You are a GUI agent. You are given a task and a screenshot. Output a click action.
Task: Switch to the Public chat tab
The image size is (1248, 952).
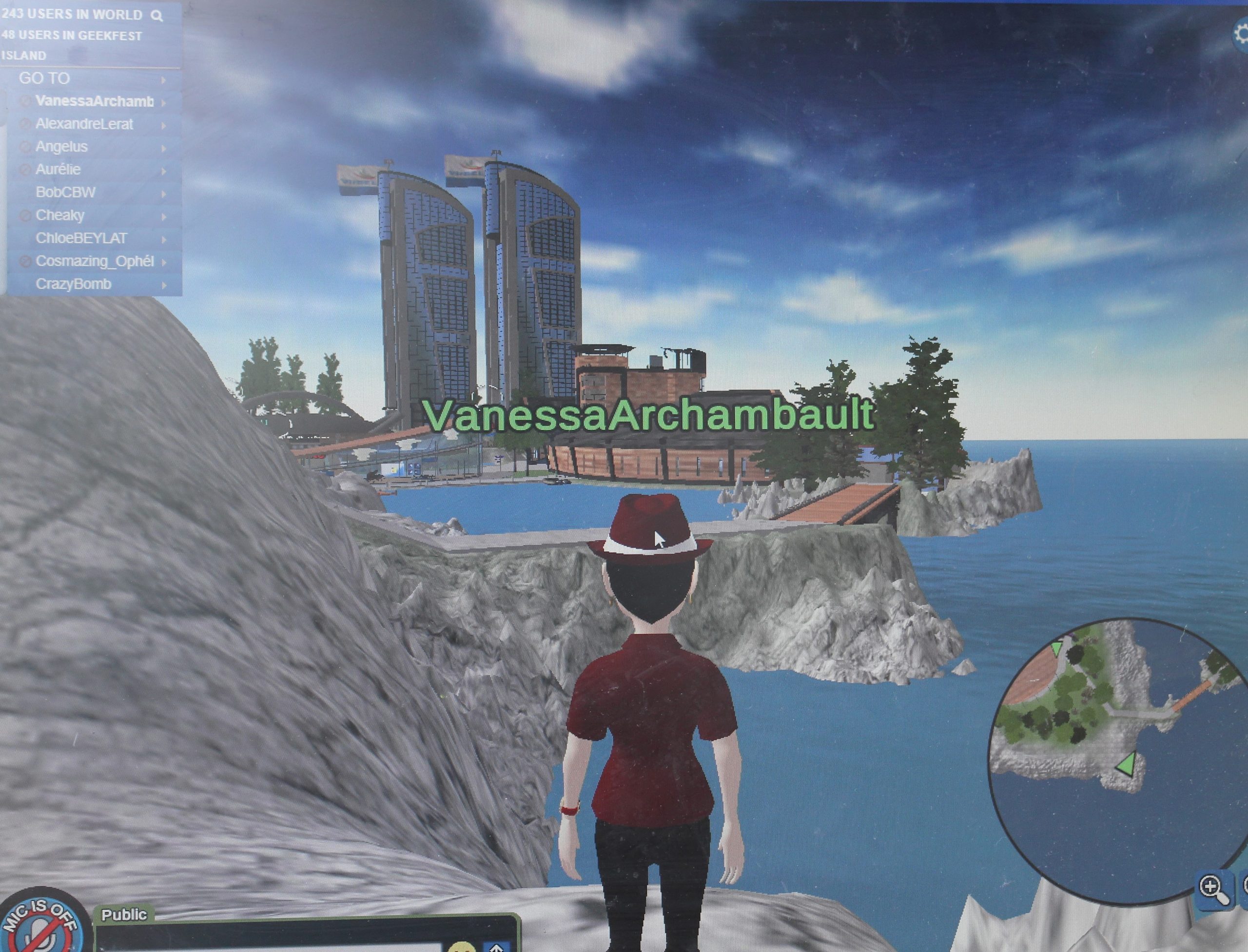click(x=123, y=914)
